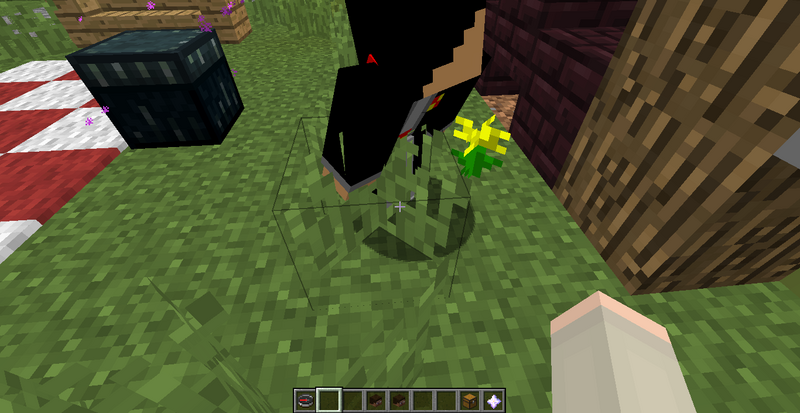Click the highlighted empty hotbar slot
Viewport: 800px width, 413px height.
pyautogui.click(x=329, y=400)
